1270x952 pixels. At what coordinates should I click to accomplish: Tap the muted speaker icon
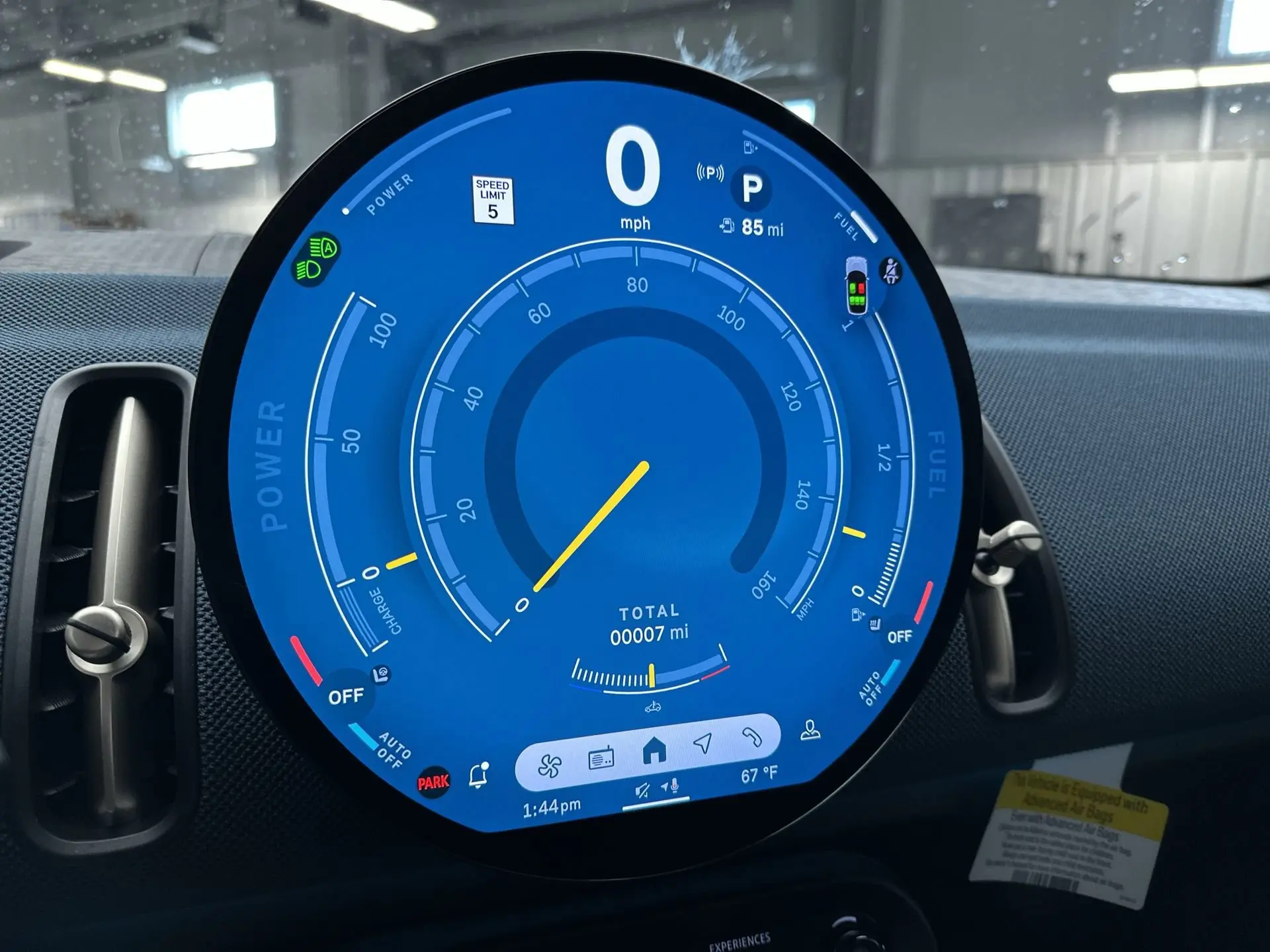click(642, 791)
